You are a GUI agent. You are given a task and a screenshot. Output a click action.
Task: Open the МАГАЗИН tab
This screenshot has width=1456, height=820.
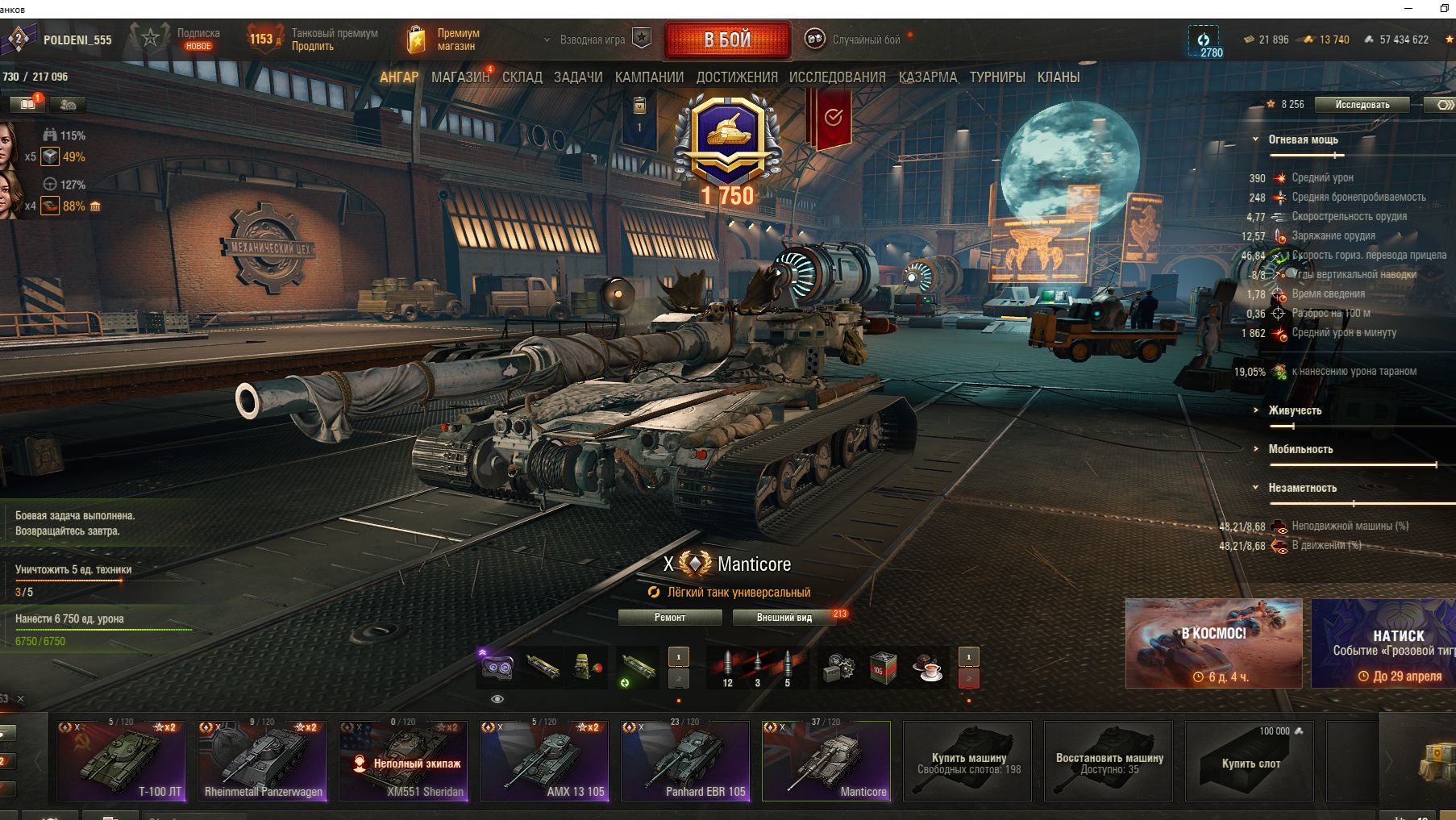(460, 77)
